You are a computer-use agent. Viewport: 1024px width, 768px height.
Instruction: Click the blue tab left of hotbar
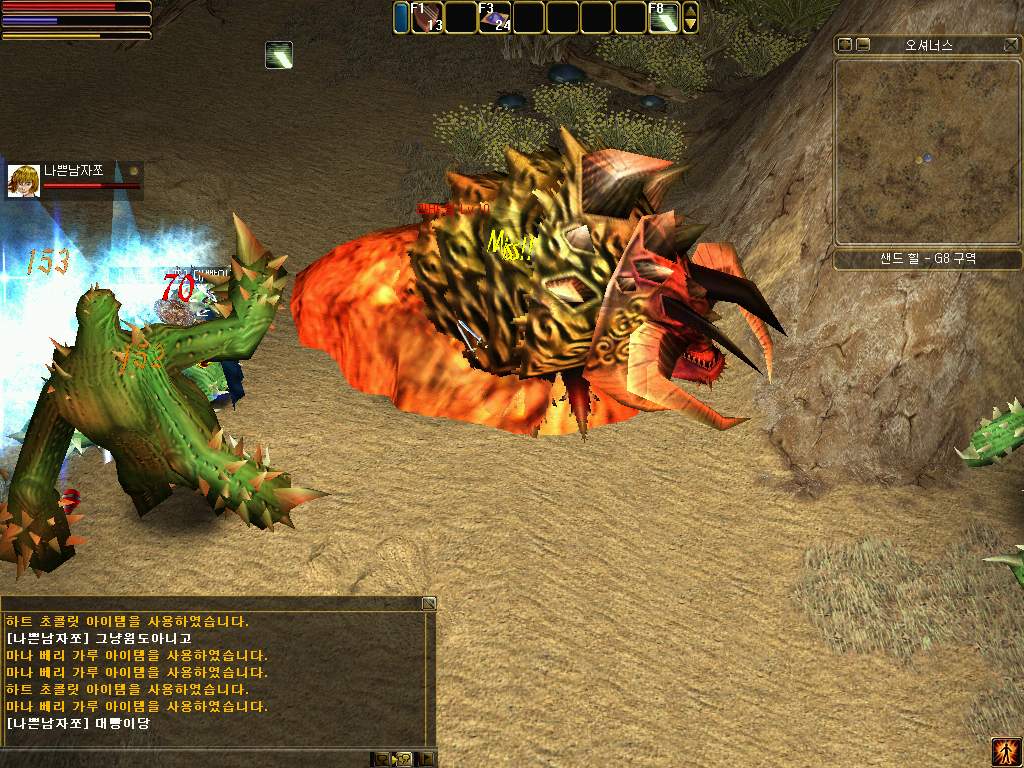[401, 18]
